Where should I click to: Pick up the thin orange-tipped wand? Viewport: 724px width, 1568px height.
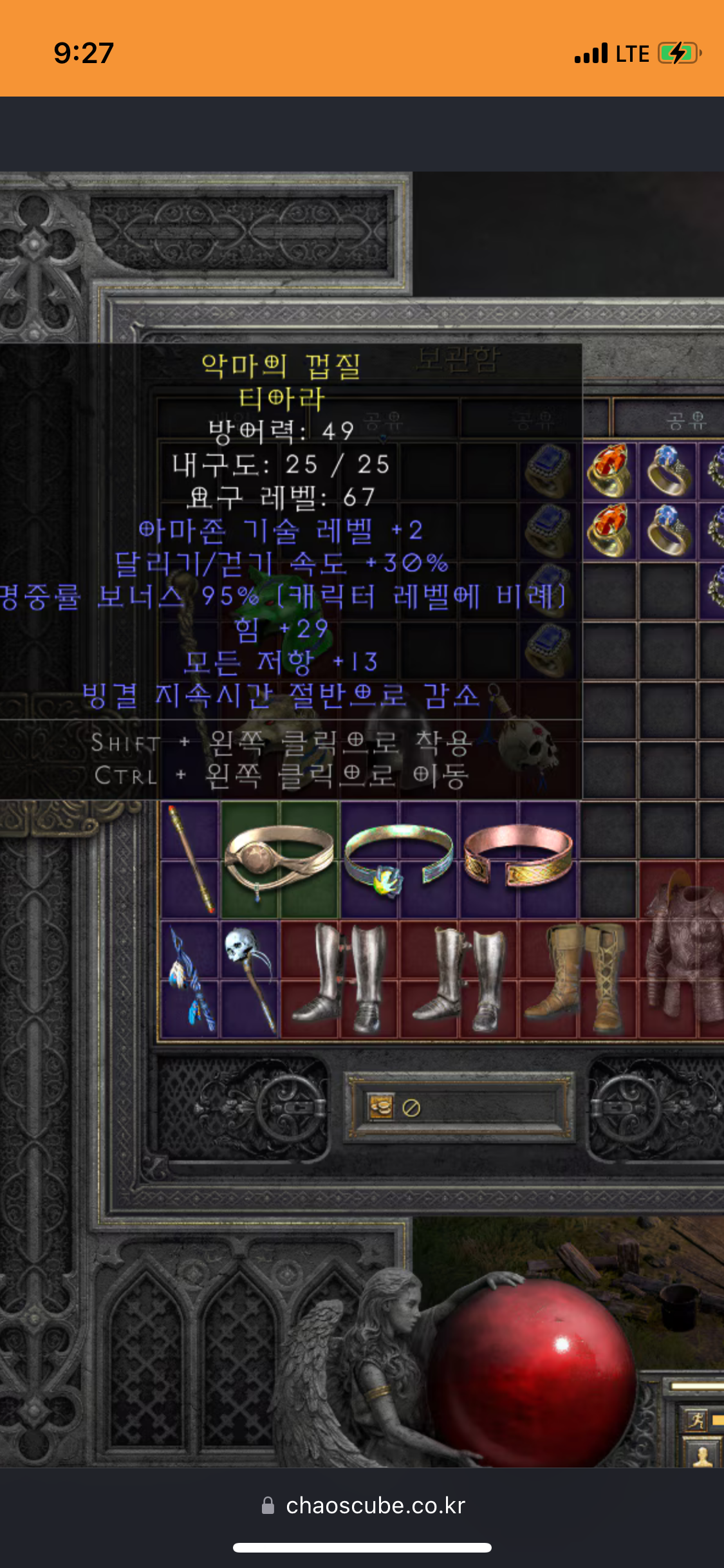(x=190, y=859)
